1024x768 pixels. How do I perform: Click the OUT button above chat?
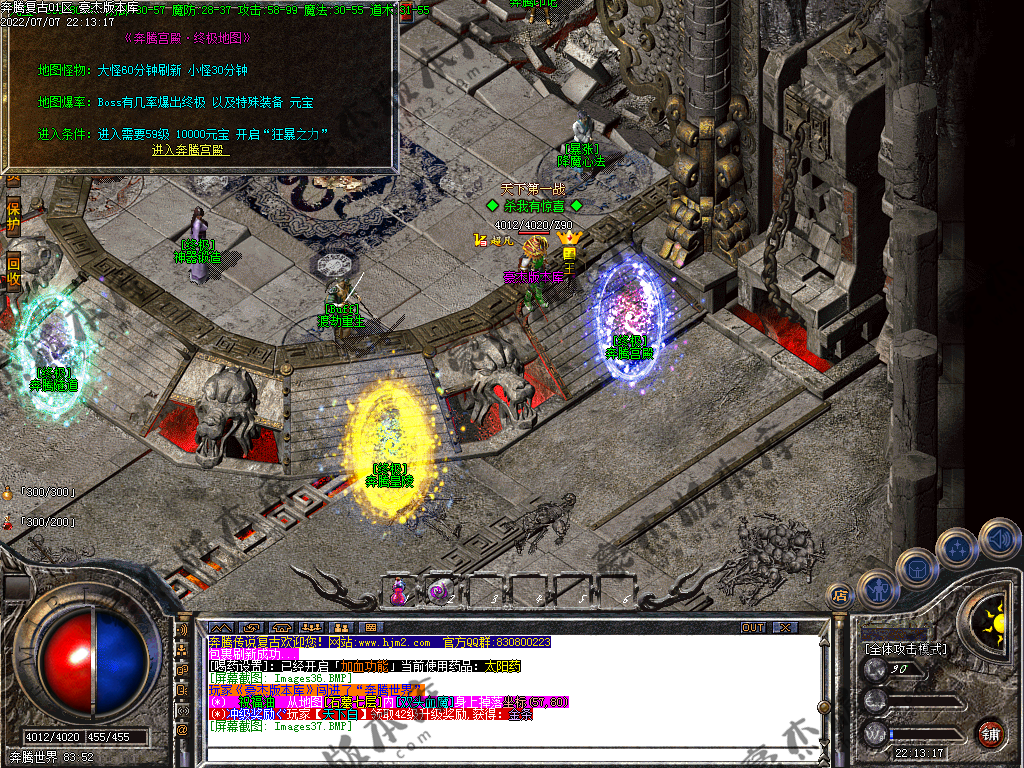pyautogui.click(x=753, y=627)
